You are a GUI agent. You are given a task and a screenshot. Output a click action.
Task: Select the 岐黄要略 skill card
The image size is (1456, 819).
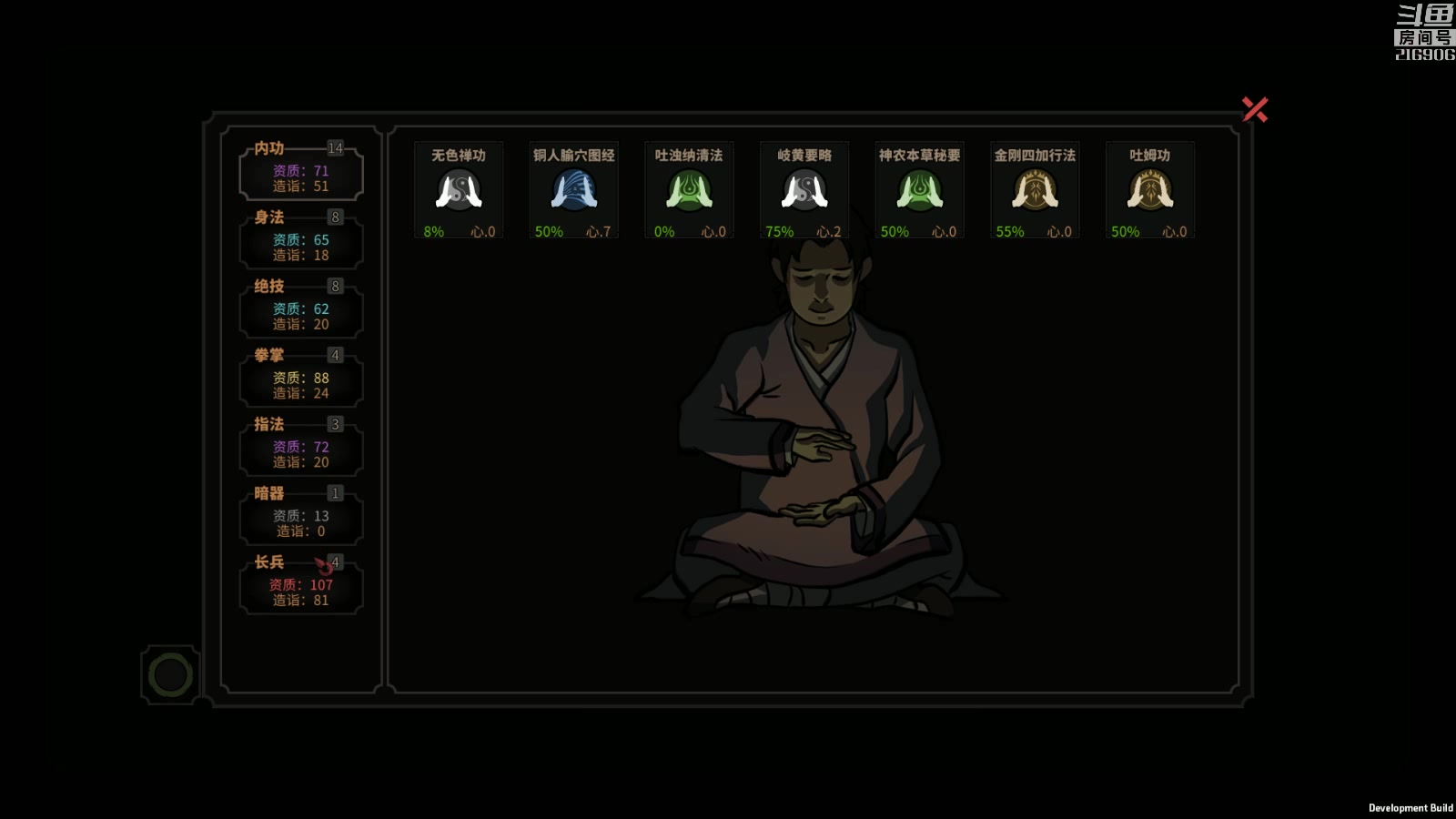[x=804, y=190]
